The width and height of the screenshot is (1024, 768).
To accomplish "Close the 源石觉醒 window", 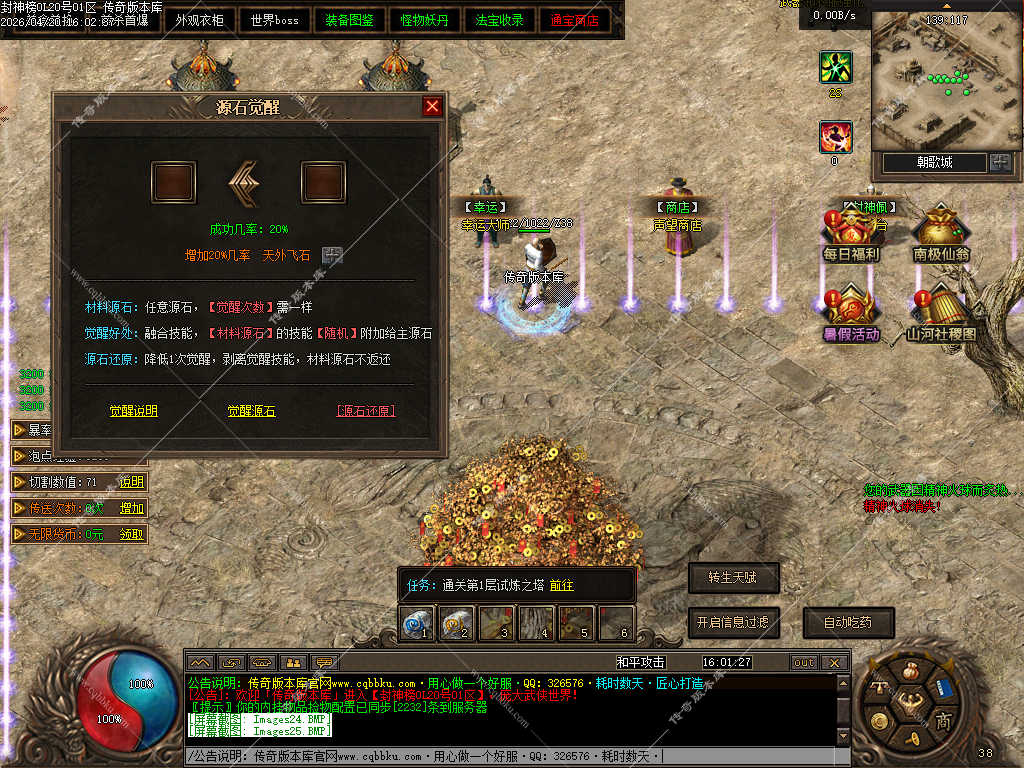I will [432, 106].
